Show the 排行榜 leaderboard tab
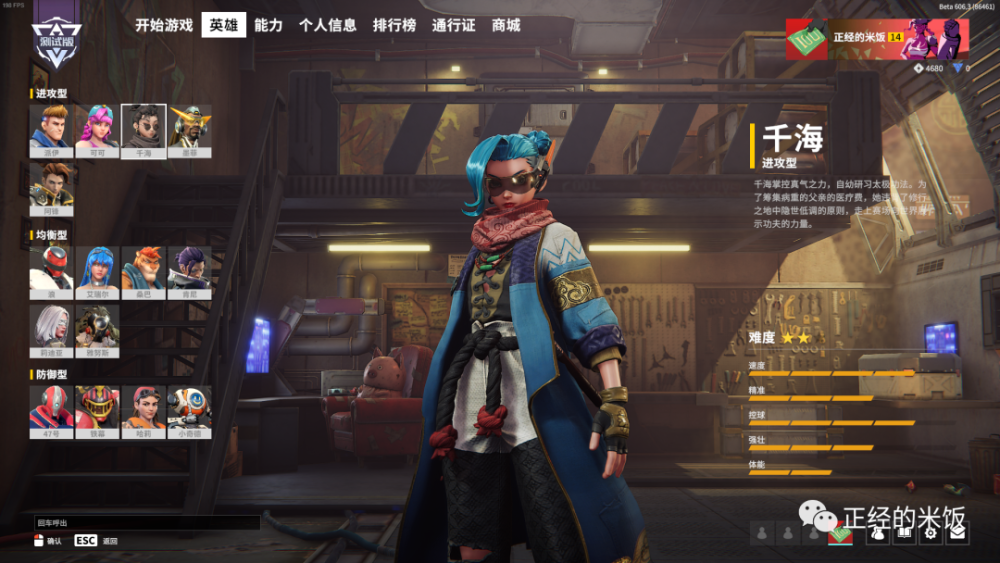 pos(394,25)
